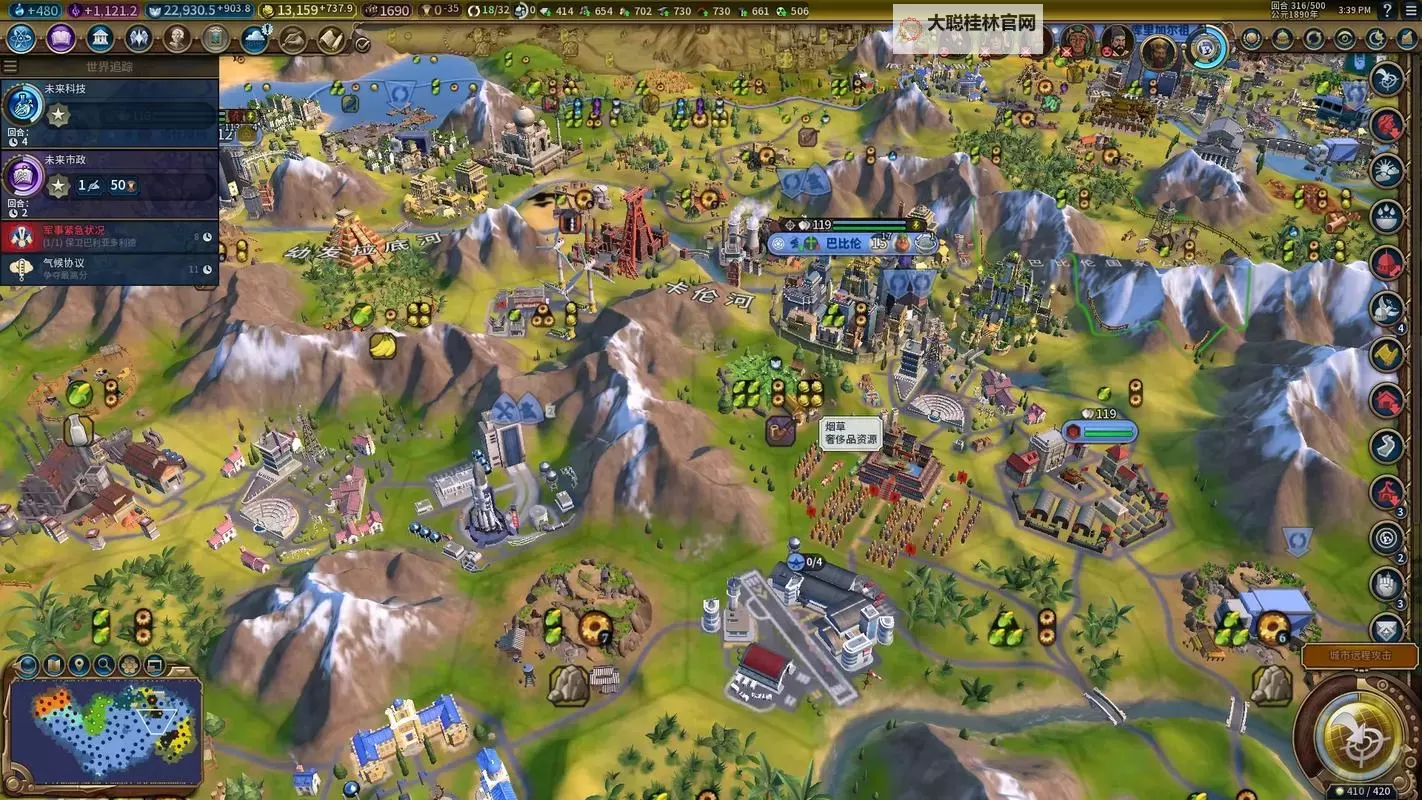
Task: Open the 大聪桂林官网 watermark overlay
Action: click(967, 22)
